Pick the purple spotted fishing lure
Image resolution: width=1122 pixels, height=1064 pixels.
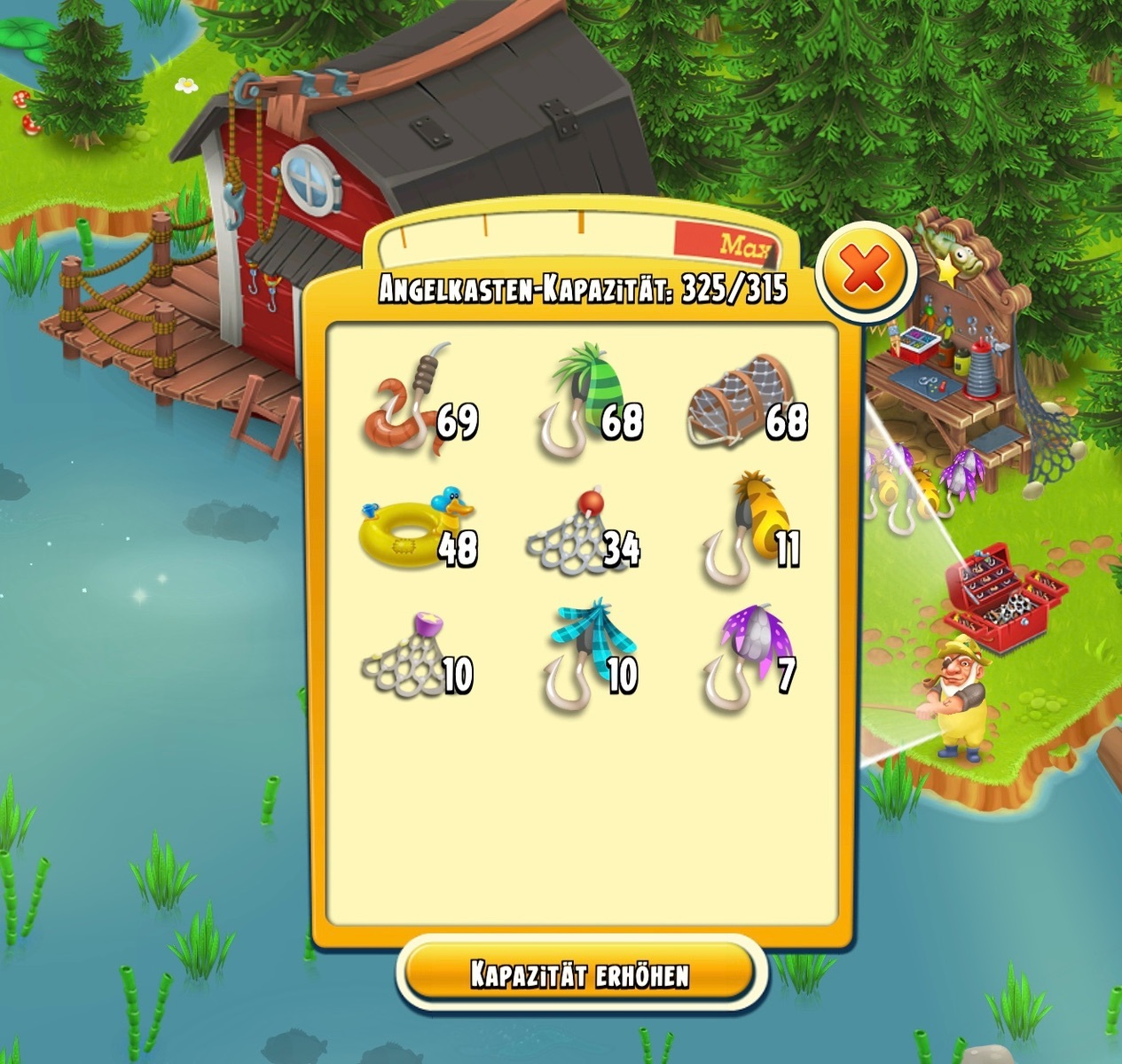[x=742, y=657]
